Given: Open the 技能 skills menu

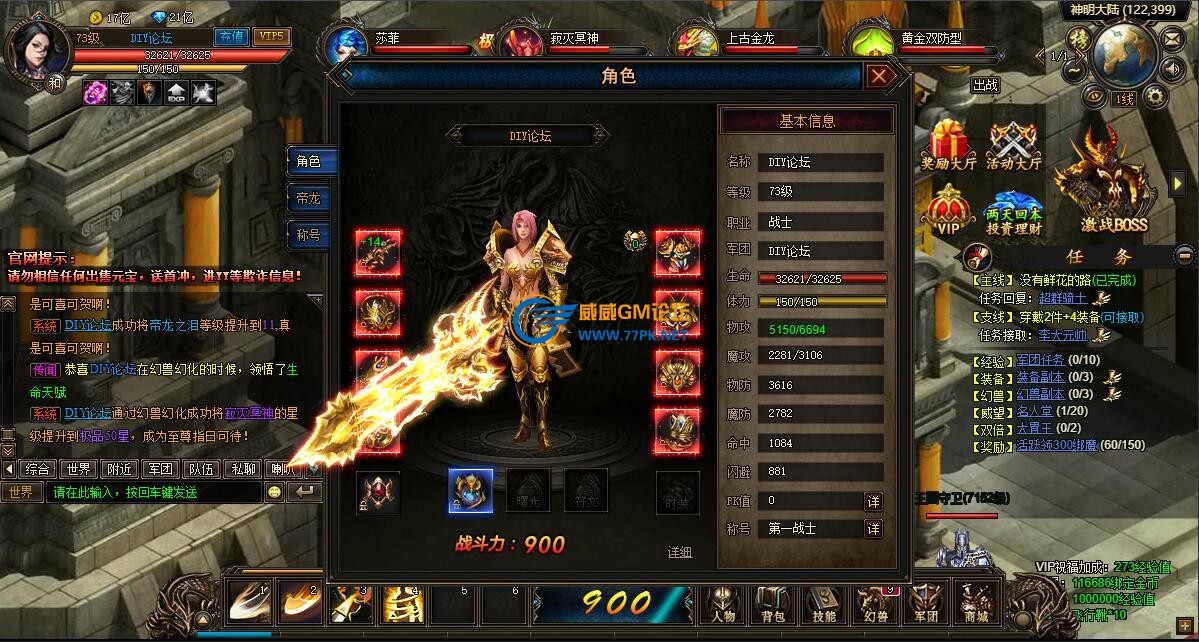Looking at the screenshot, I should coord(822,606).
